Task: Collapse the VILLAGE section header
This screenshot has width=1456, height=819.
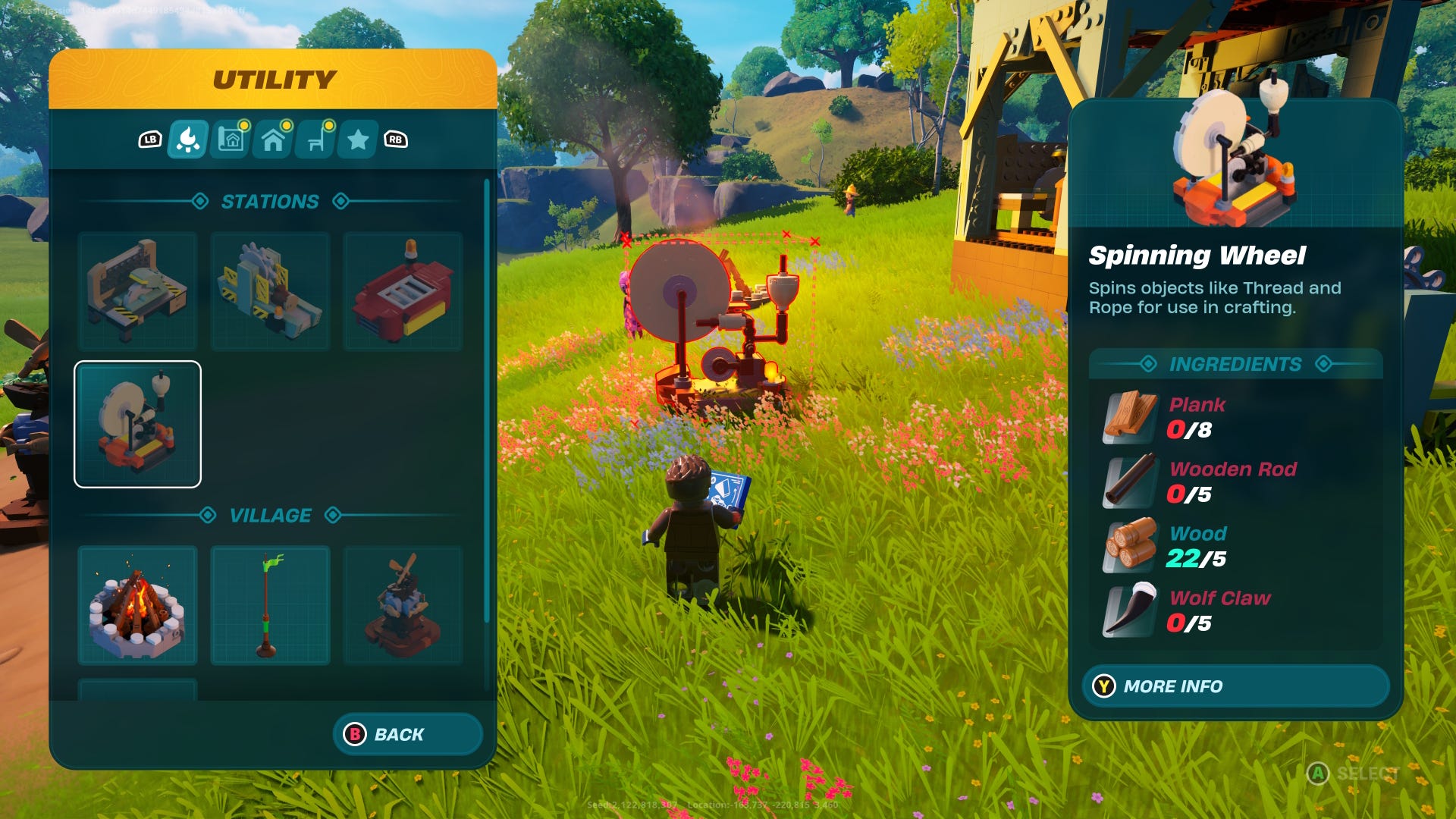Action: tap(270, 515)
